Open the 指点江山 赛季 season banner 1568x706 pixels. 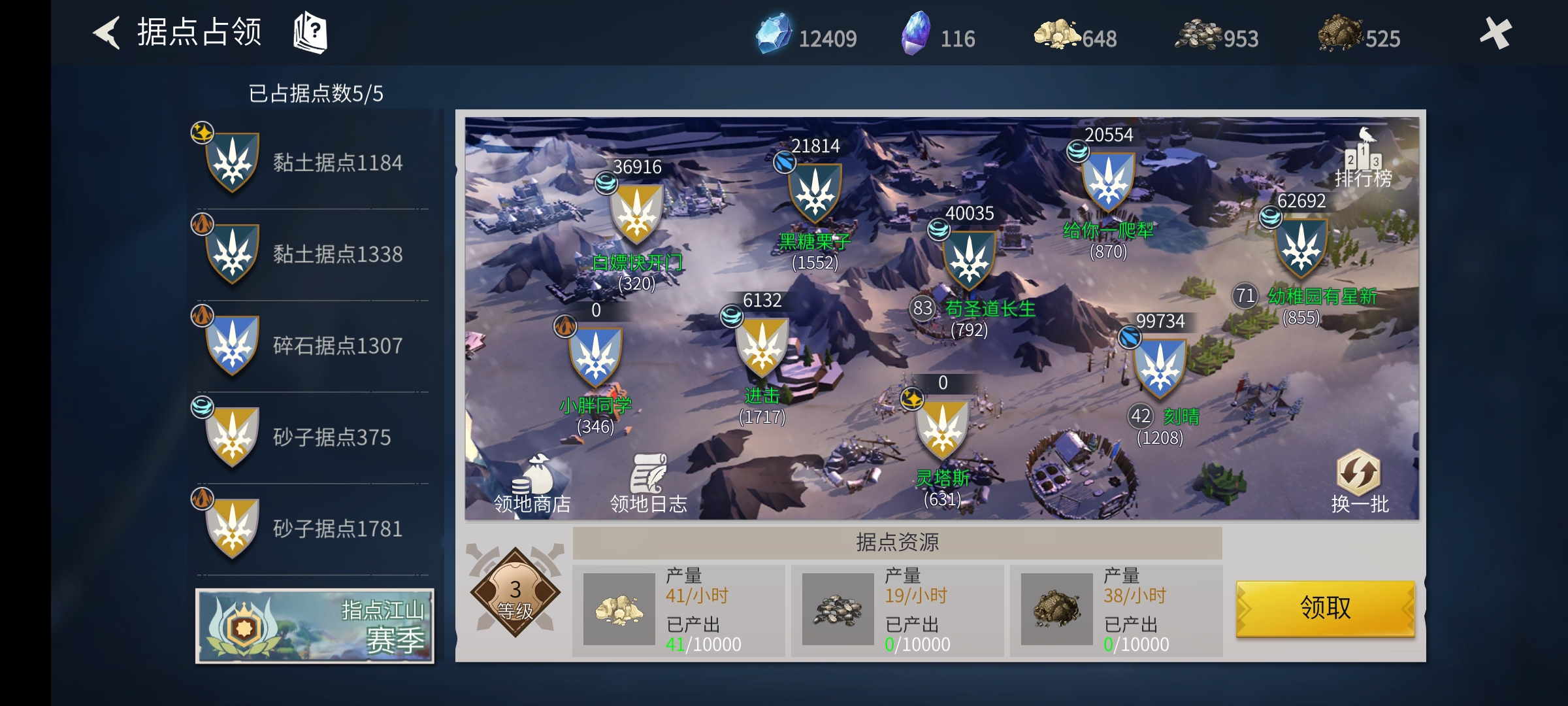click(x=316, y=626)
